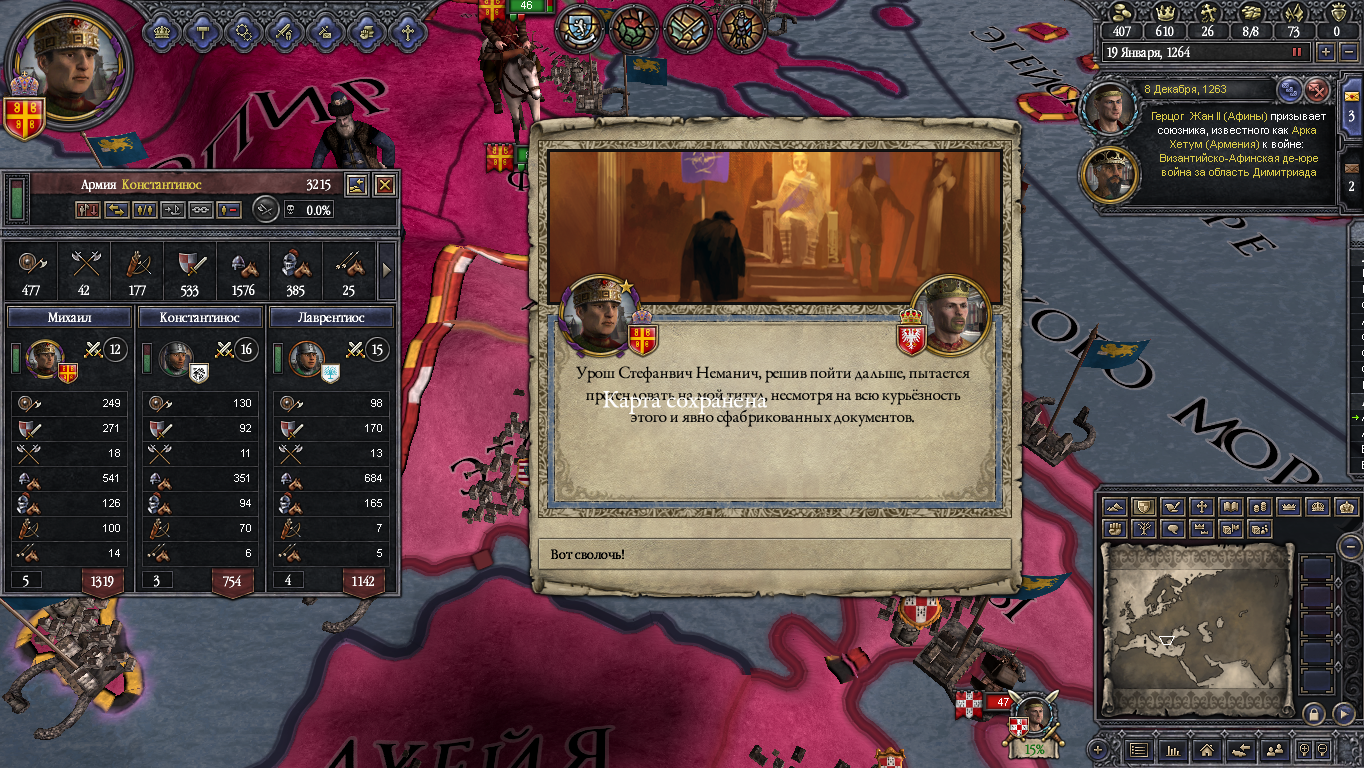Screen dimensions: 1364x768
Task: Open the event sender's portrait with crown
Action: 953,315
